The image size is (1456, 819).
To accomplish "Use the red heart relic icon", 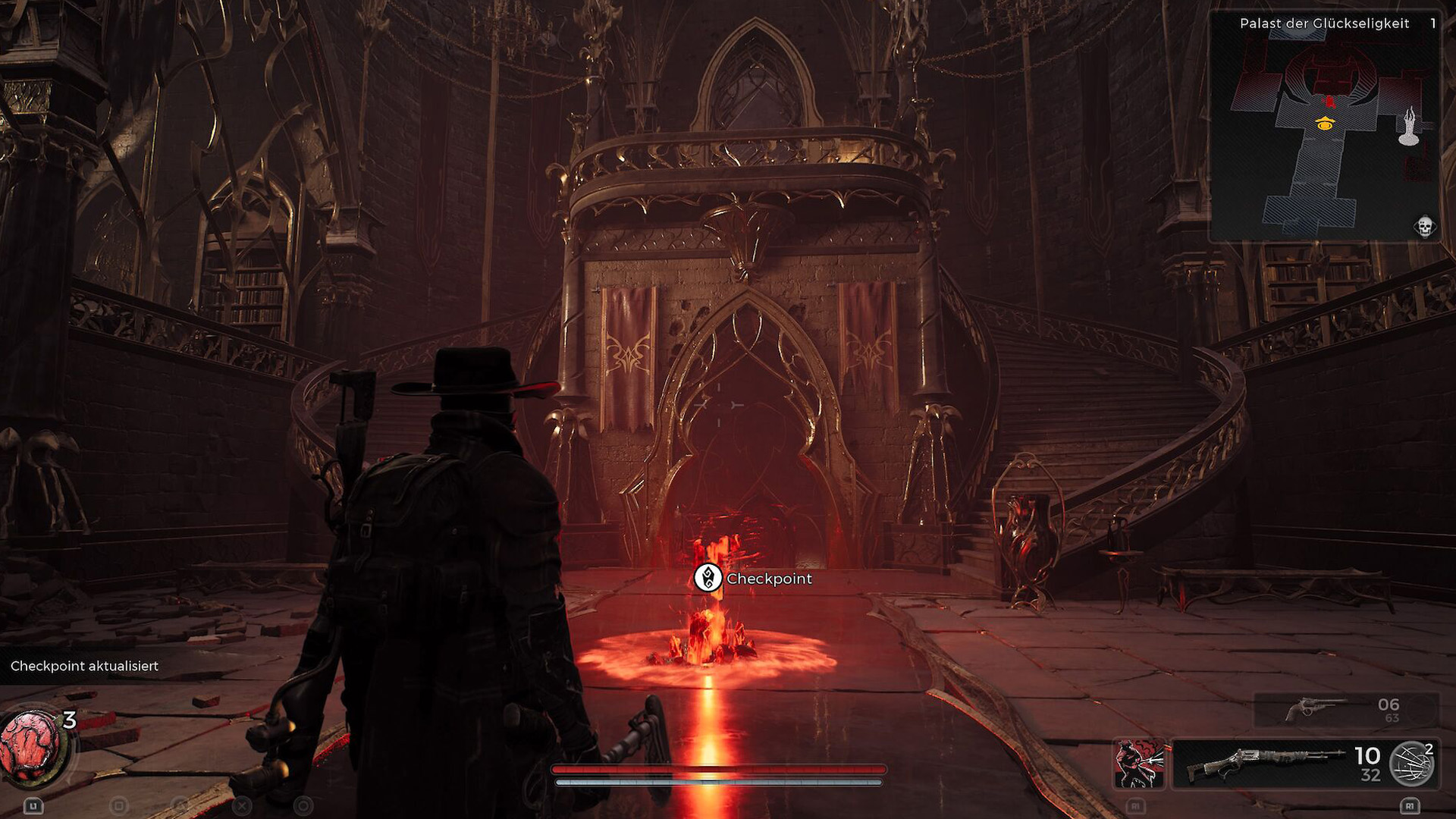I will click(x=32, y=746).
